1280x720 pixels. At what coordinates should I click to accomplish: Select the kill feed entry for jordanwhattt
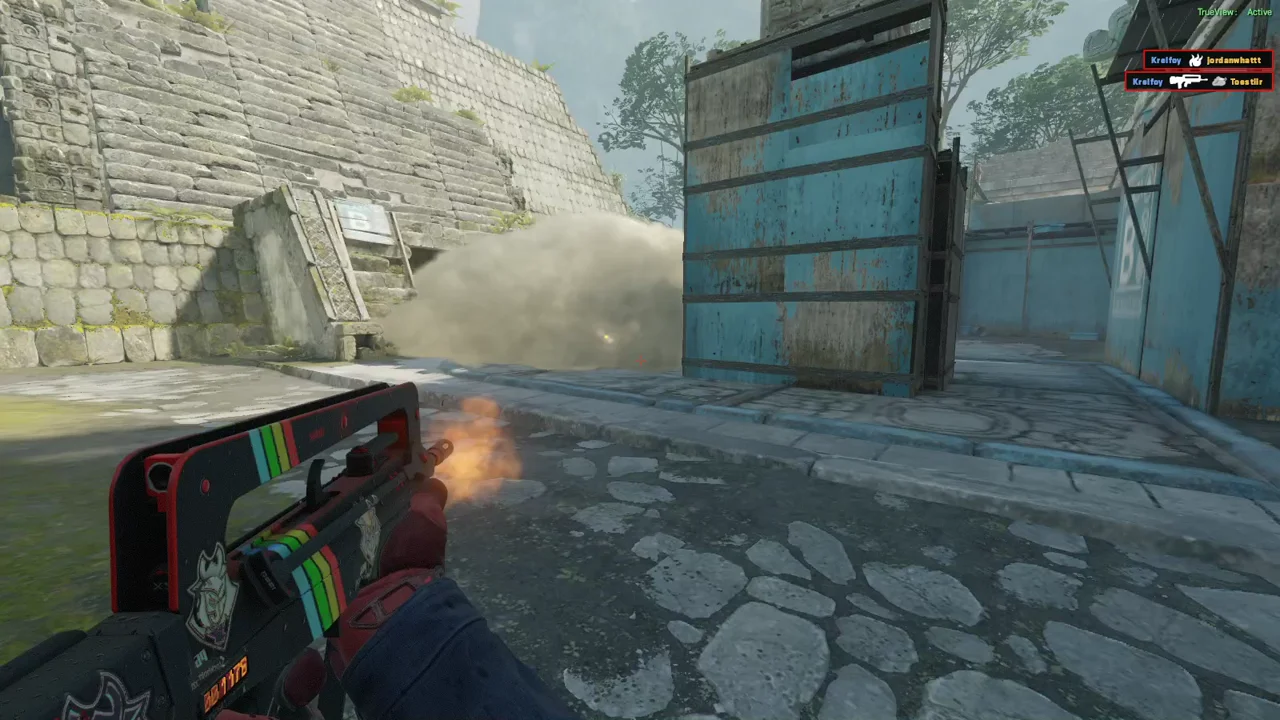click(1207, 60)
